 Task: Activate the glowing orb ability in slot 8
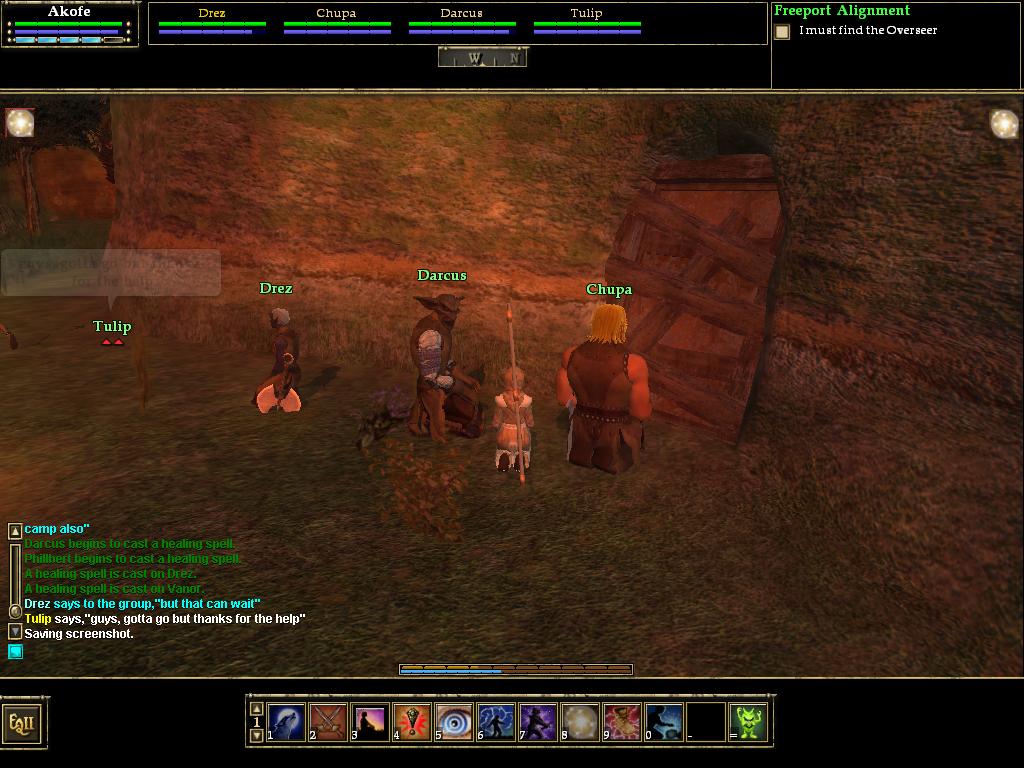580,721
